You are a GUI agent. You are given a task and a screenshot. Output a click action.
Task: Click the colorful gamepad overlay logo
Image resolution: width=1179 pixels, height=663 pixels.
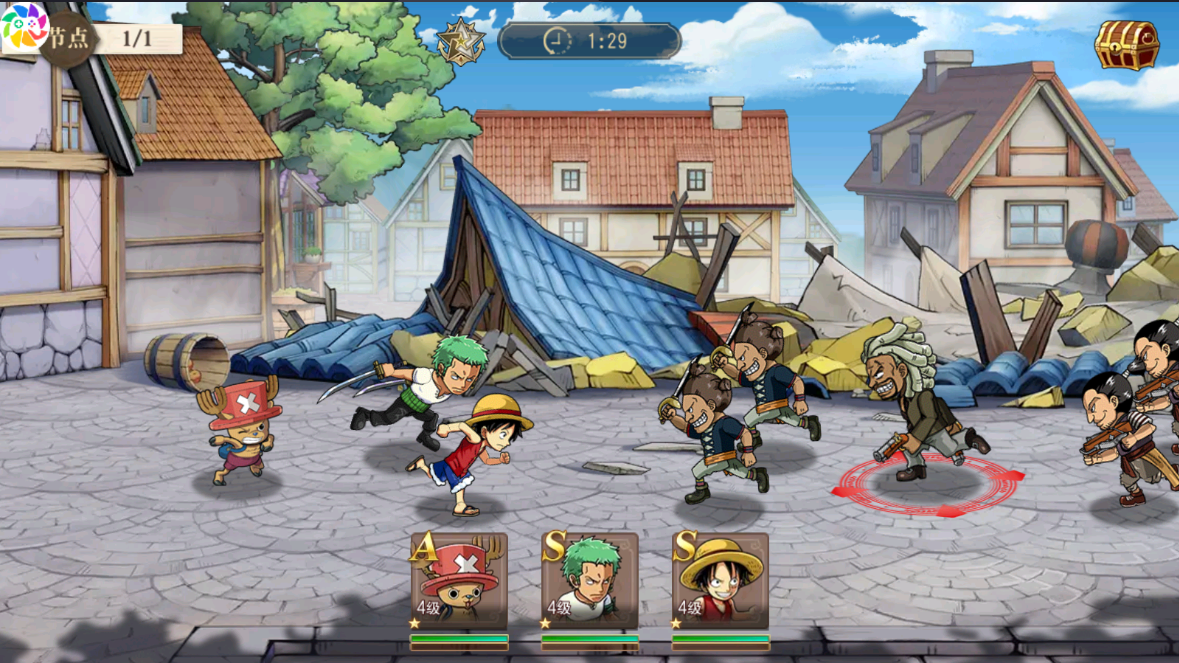pyautogui.click(x=24, y=26)
